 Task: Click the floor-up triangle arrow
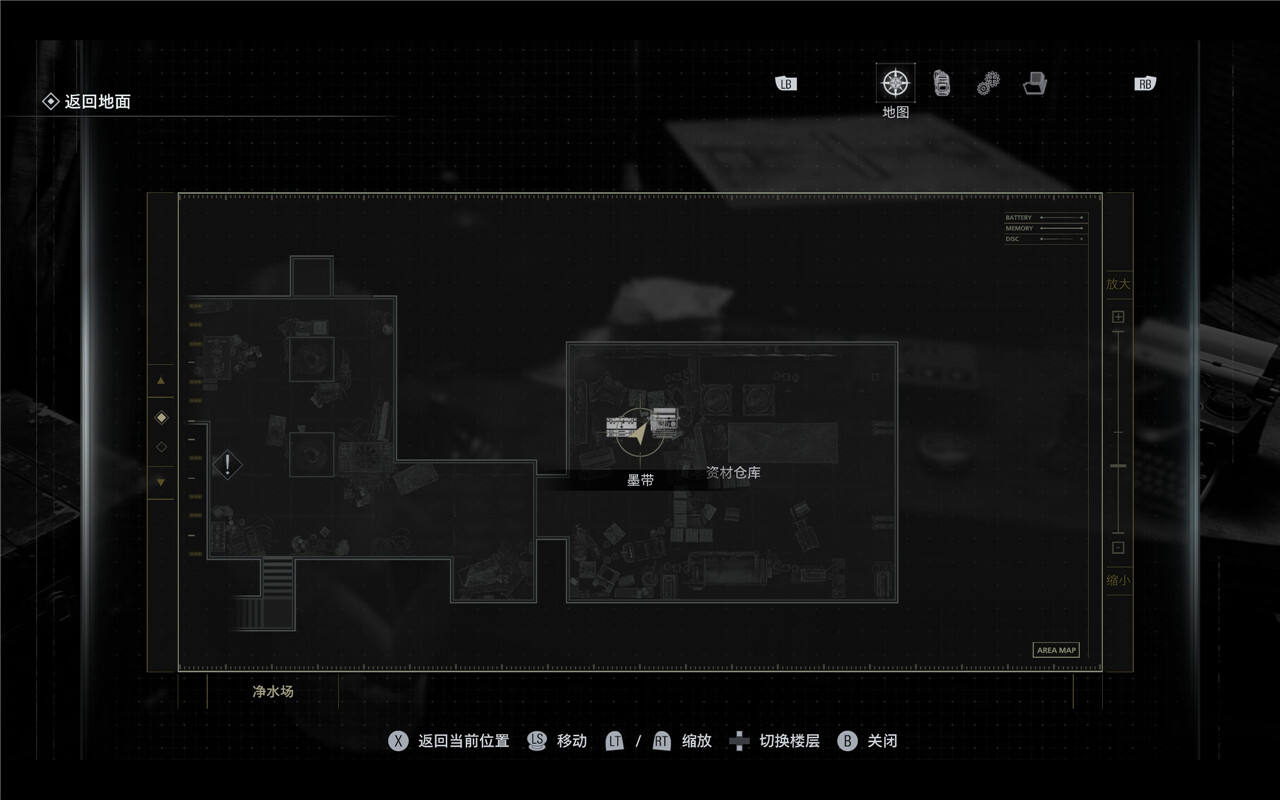(161, 381)
